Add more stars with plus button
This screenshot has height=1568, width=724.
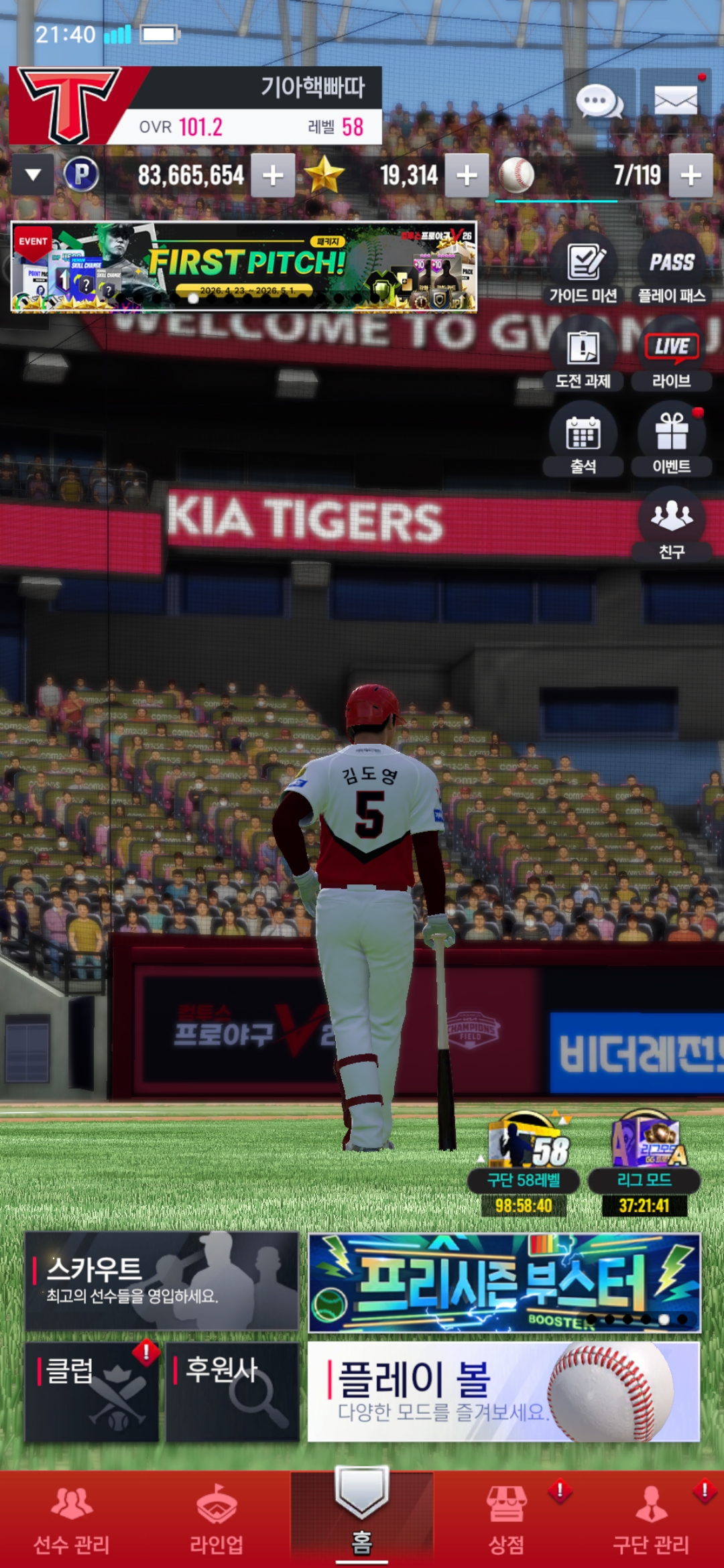pos(467,176)
